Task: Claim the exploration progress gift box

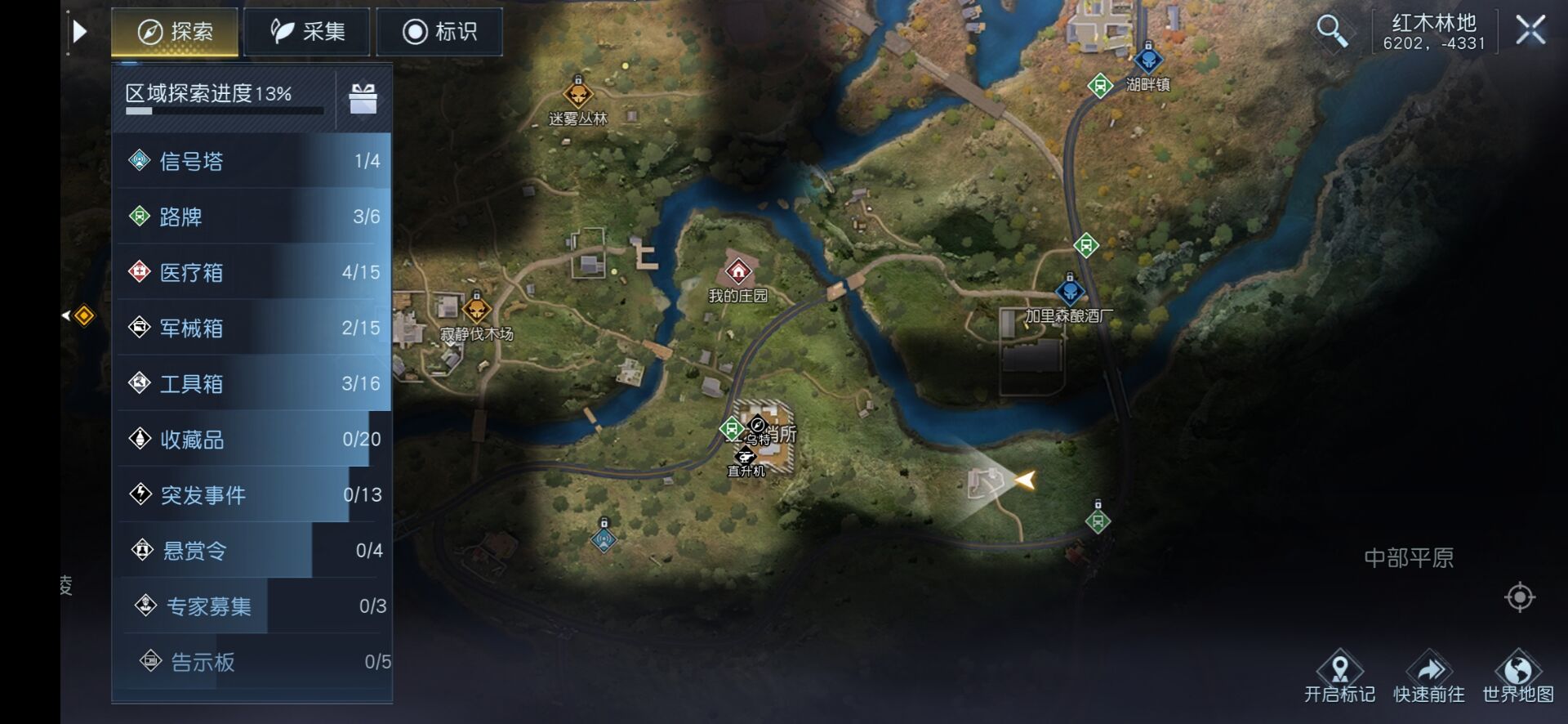Action: [x=363, y=99]
